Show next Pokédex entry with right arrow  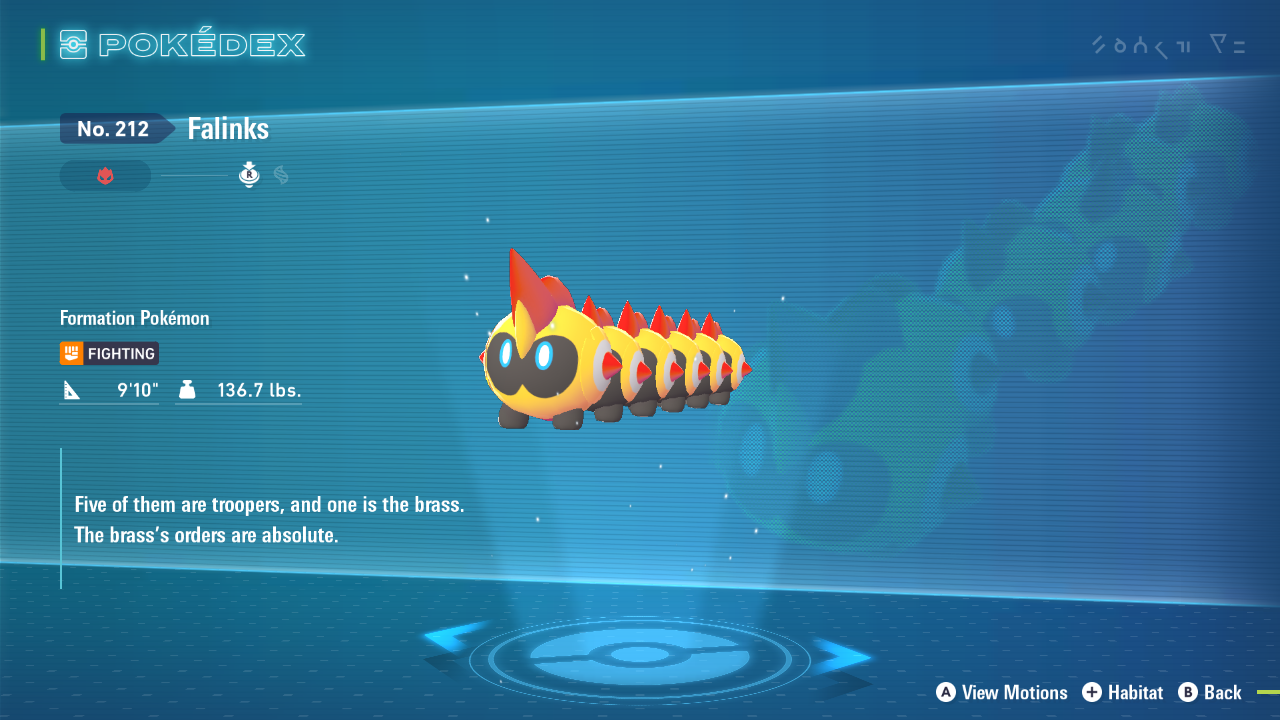click(842, 655)
